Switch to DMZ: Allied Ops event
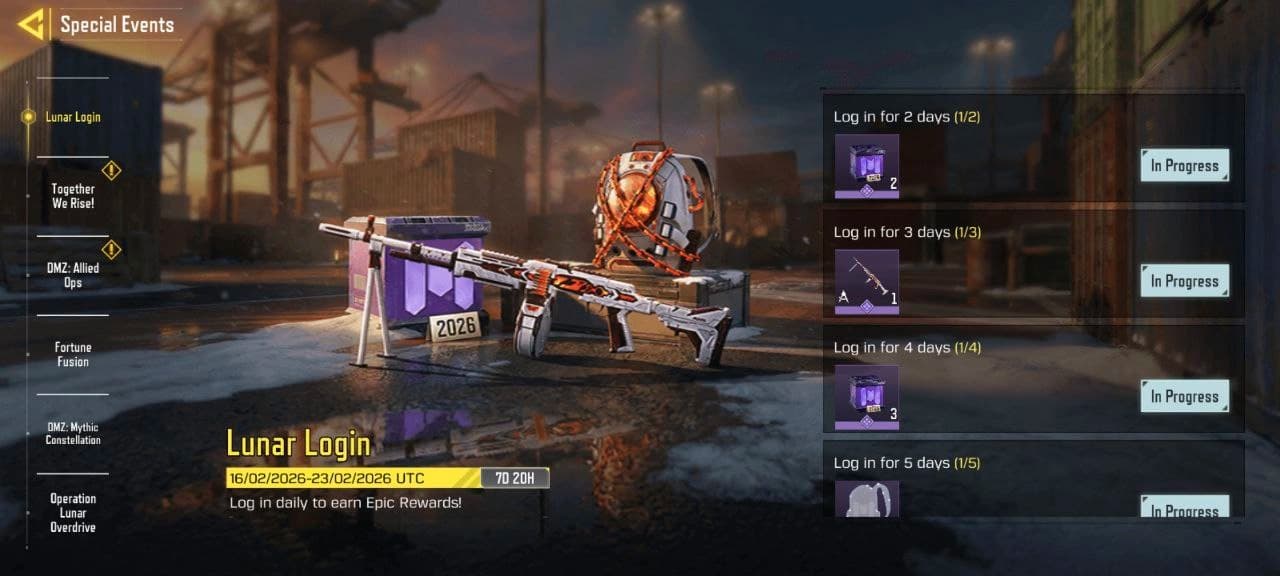Screen dimensions: 1280x576 (x=73, y=275)
